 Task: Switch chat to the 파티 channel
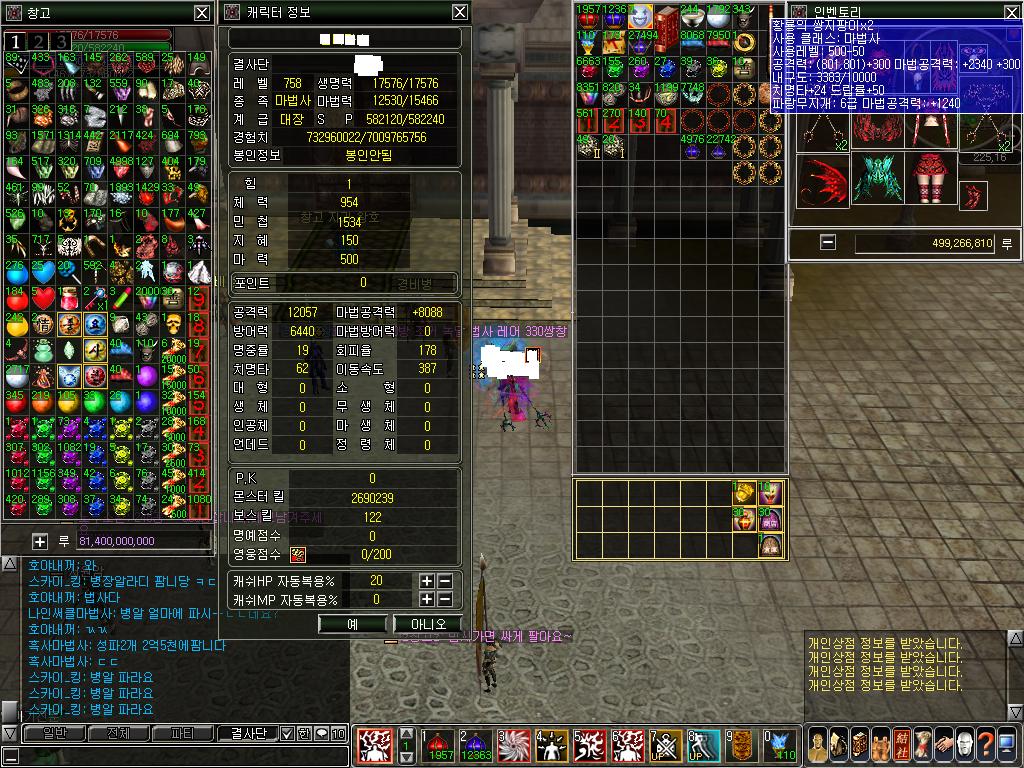pyautogui.click(x=183, y=734)
